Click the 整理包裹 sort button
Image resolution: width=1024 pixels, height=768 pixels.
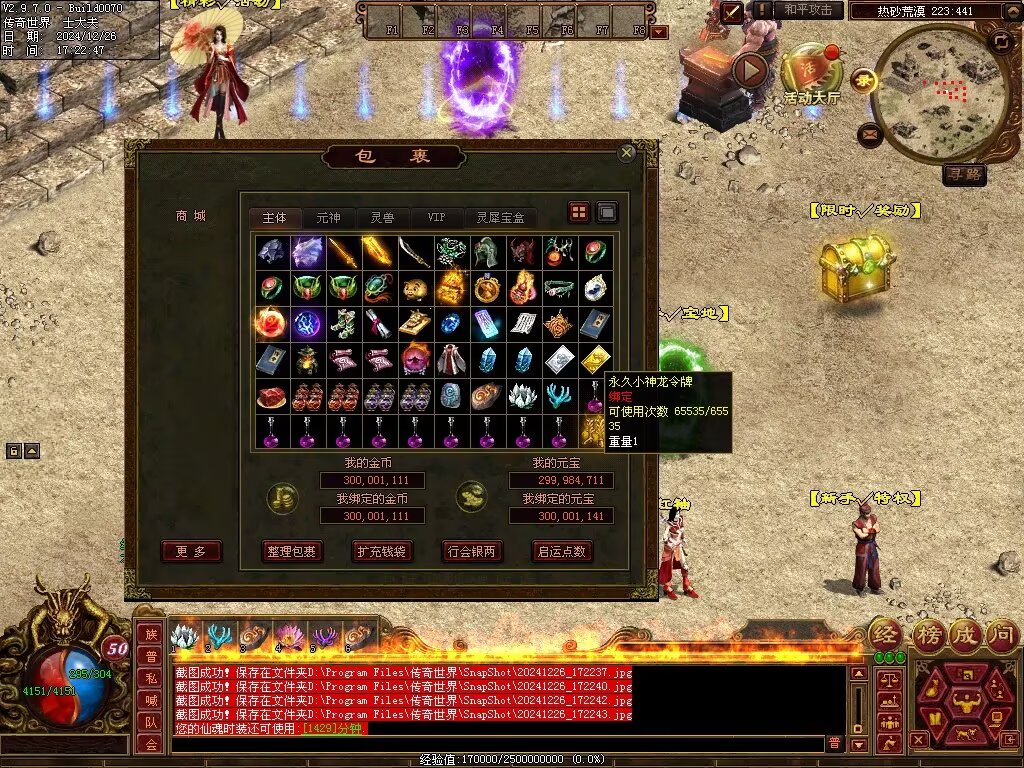(x=291, y=551)
